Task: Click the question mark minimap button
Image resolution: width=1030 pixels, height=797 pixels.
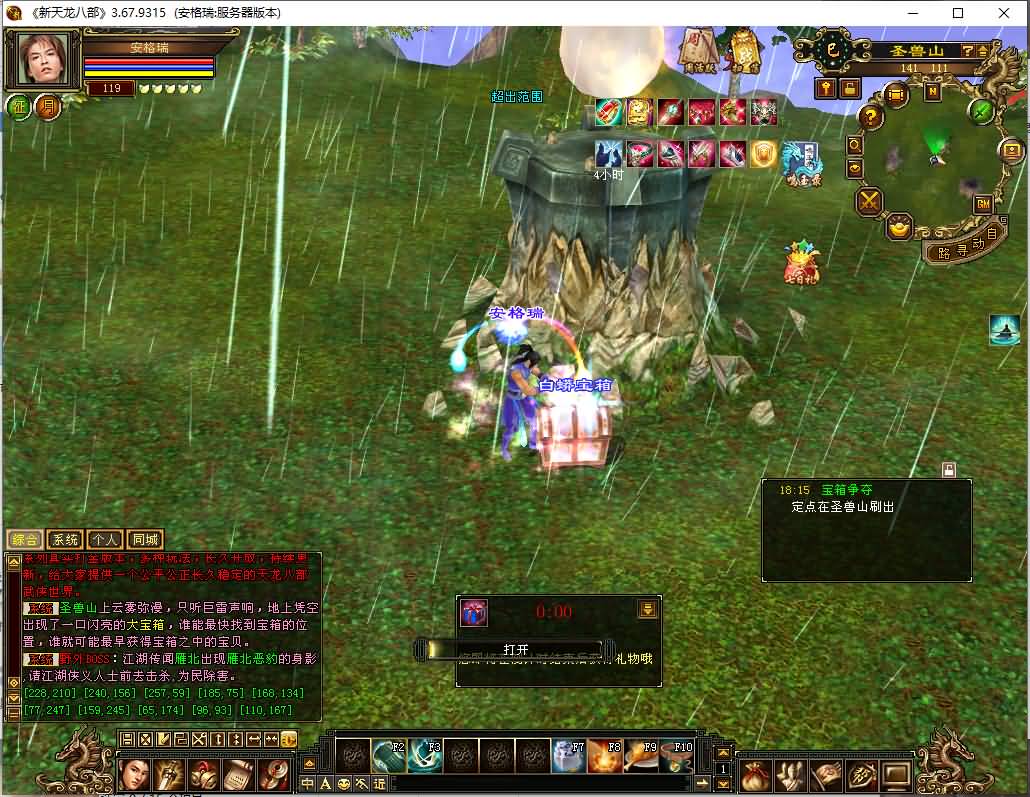Action: pos(871,117)
